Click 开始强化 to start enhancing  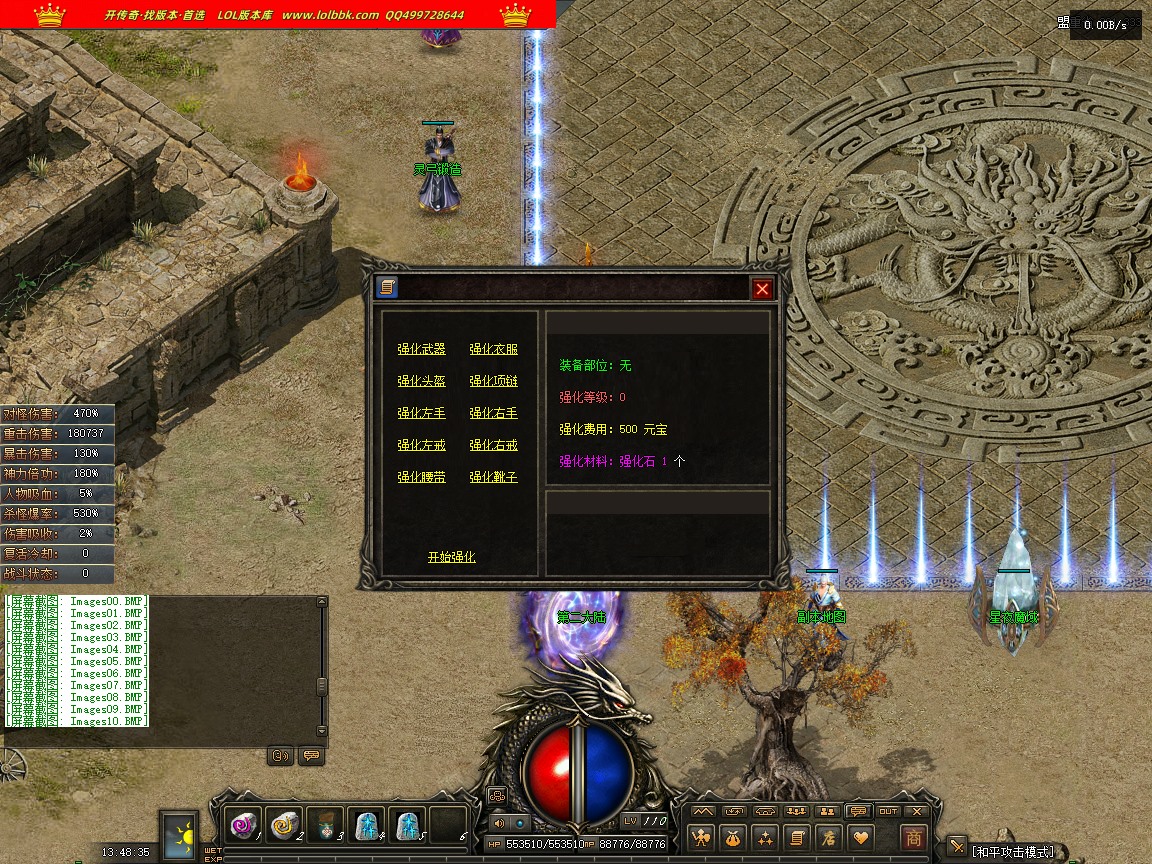pos(451,557)
